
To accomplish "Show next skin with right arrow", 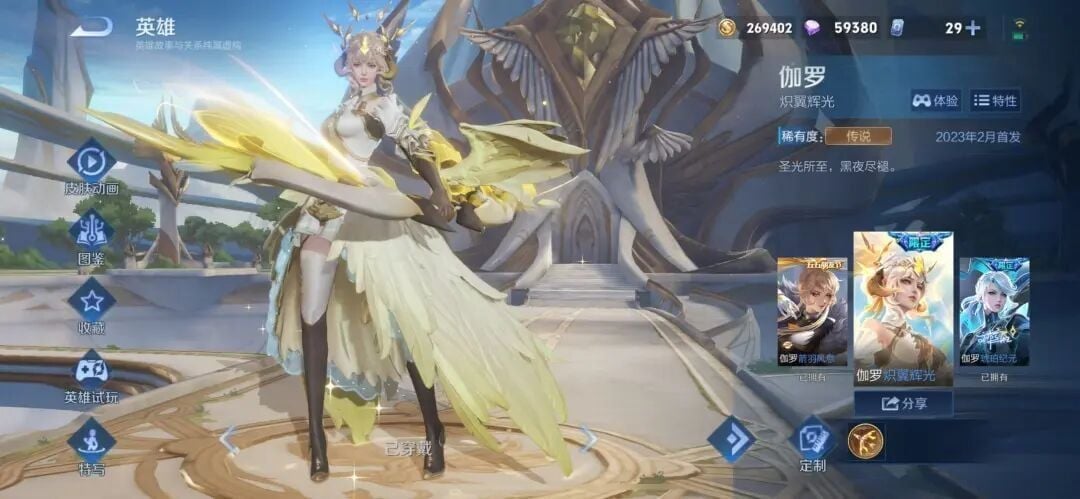I will [588, 438].
